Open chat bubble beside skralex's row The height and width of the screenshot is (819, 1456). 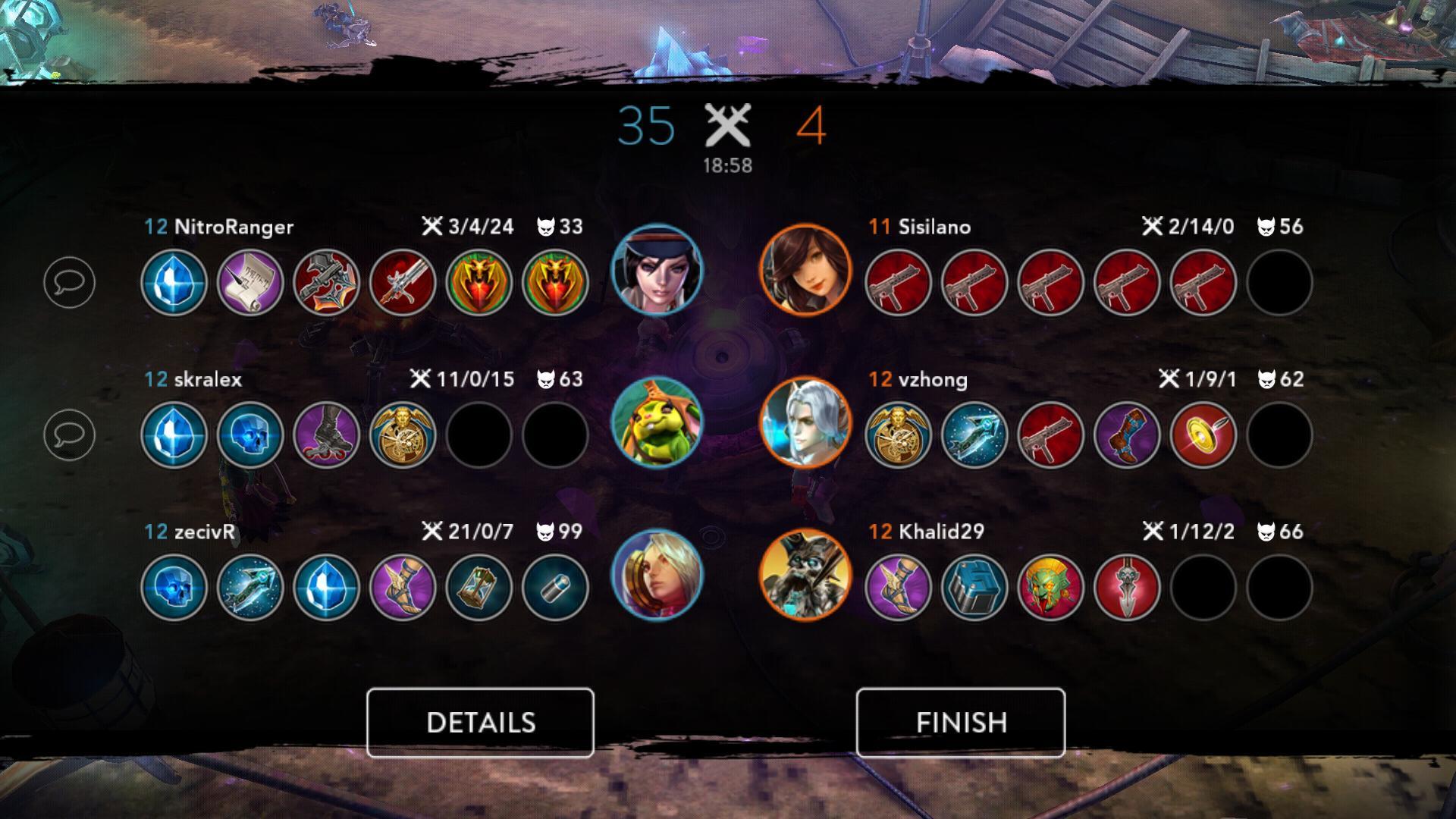[x=70, y=435]
